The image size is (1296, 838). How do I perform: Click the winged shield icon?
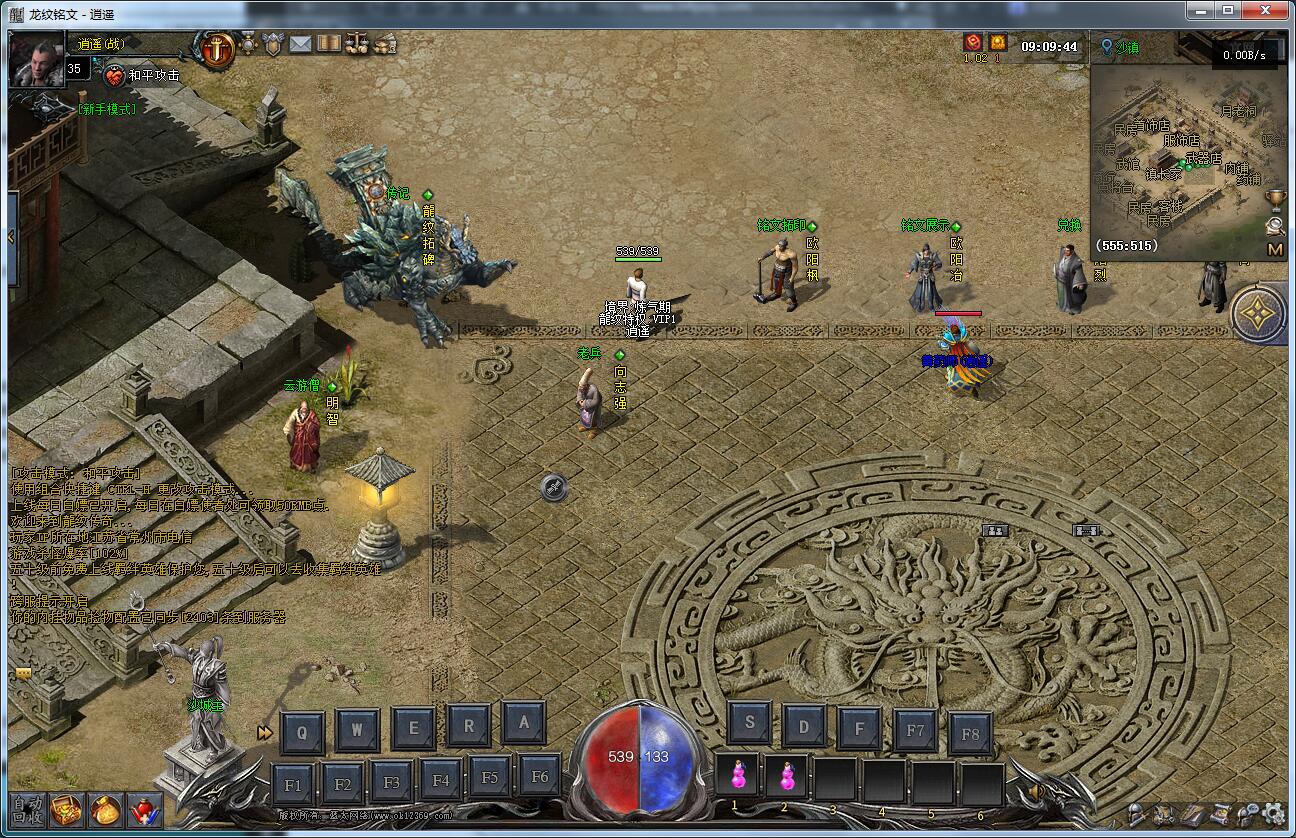point(273,44)
